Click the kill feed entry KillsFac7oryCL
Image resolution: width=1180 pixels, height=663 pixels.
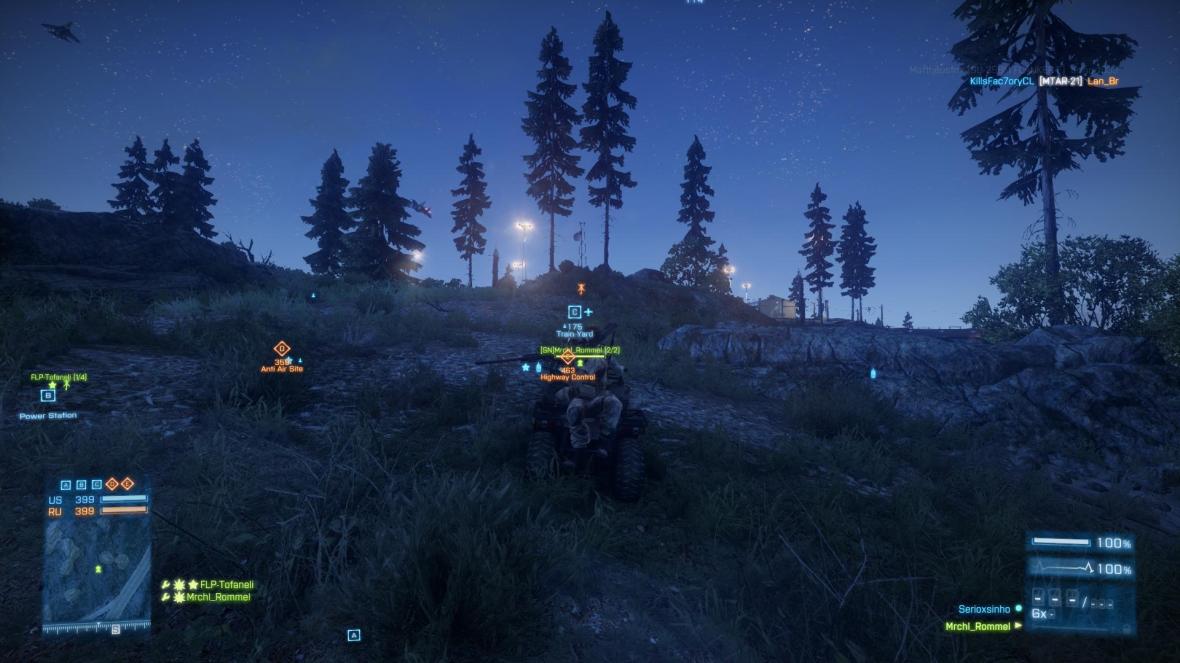click(x=1000, y=81)
